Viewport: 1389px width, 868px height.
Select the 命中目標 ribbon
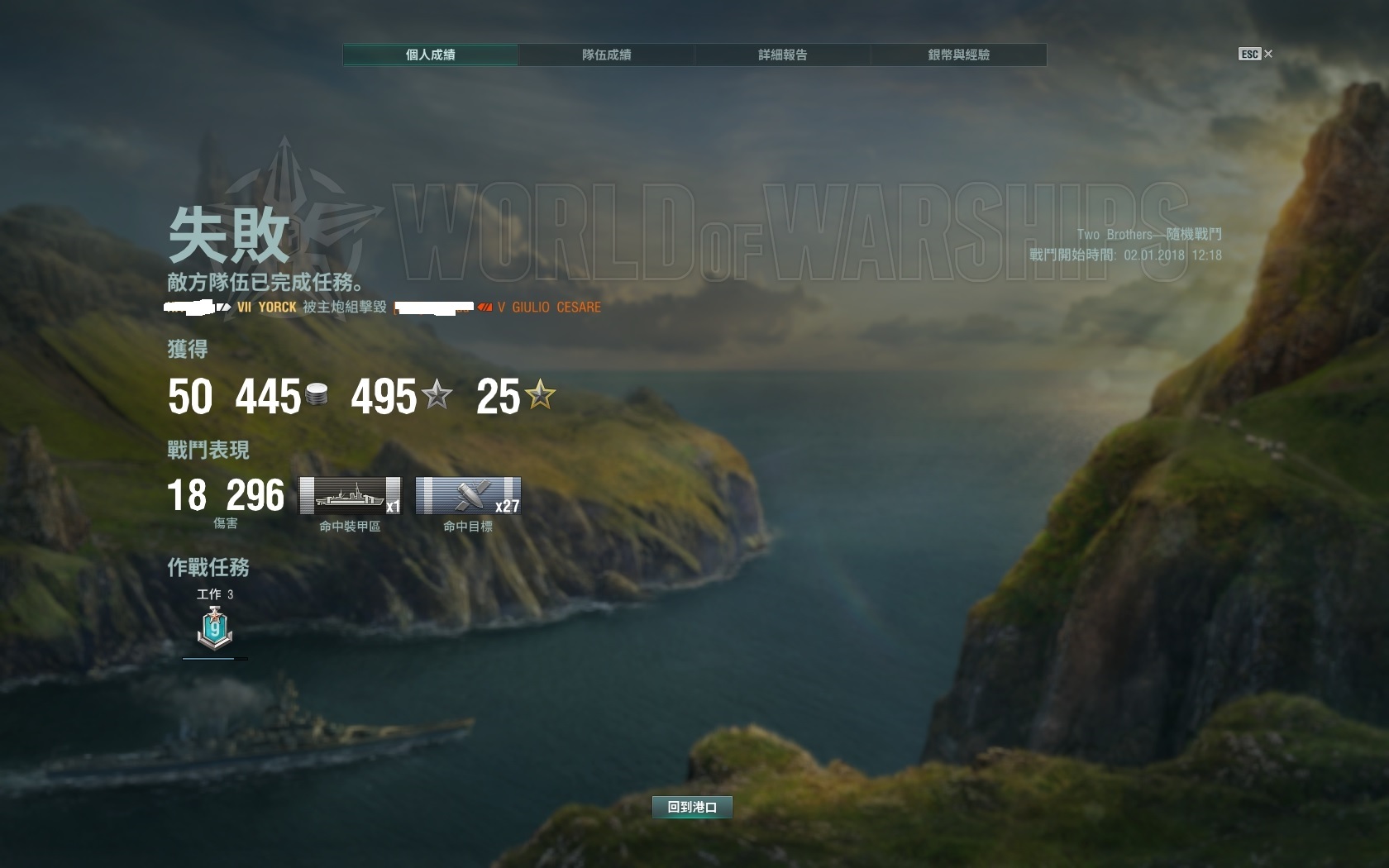pos(468,496)
